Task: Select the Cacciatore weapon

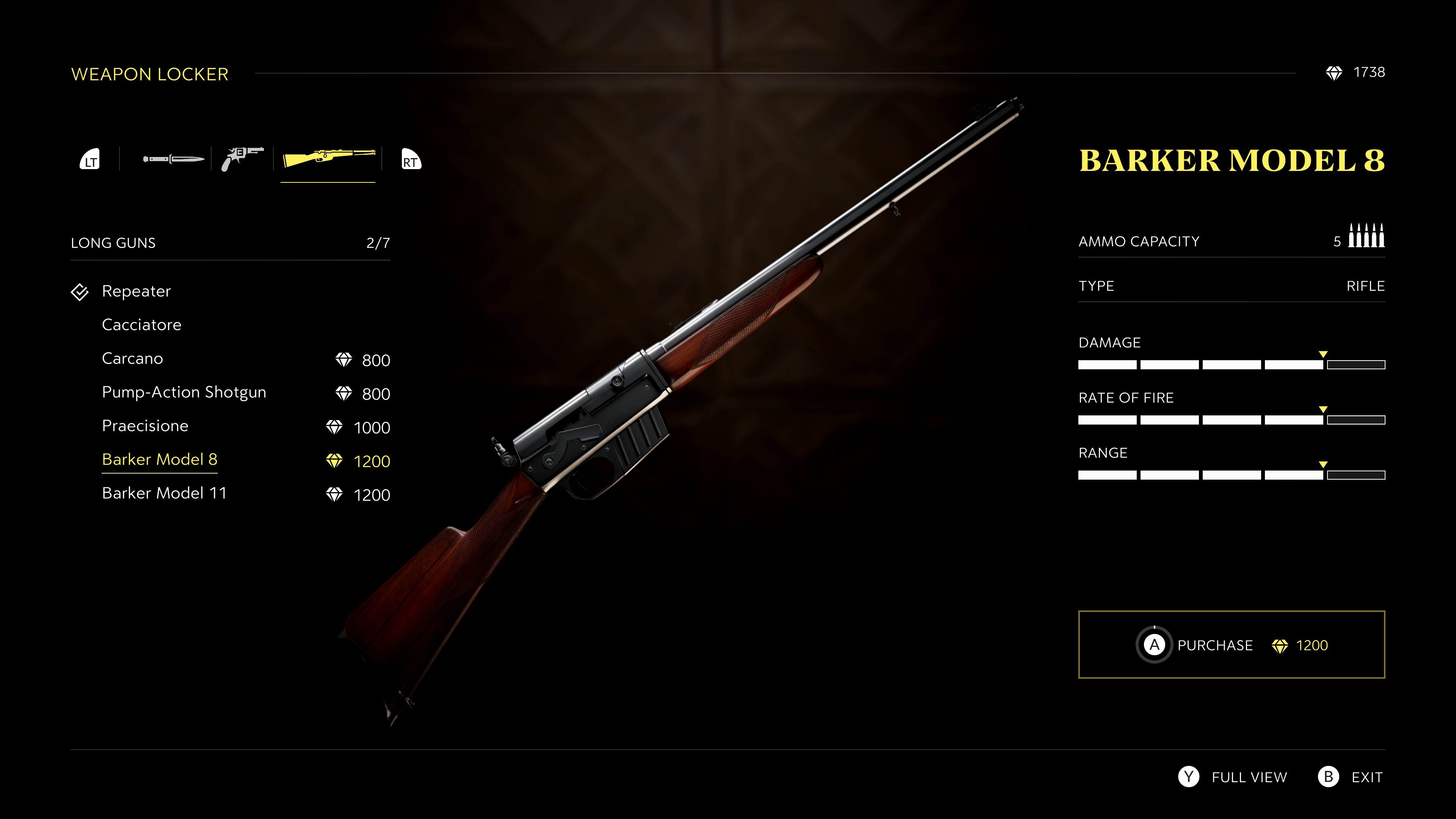Action: (141, 325)
